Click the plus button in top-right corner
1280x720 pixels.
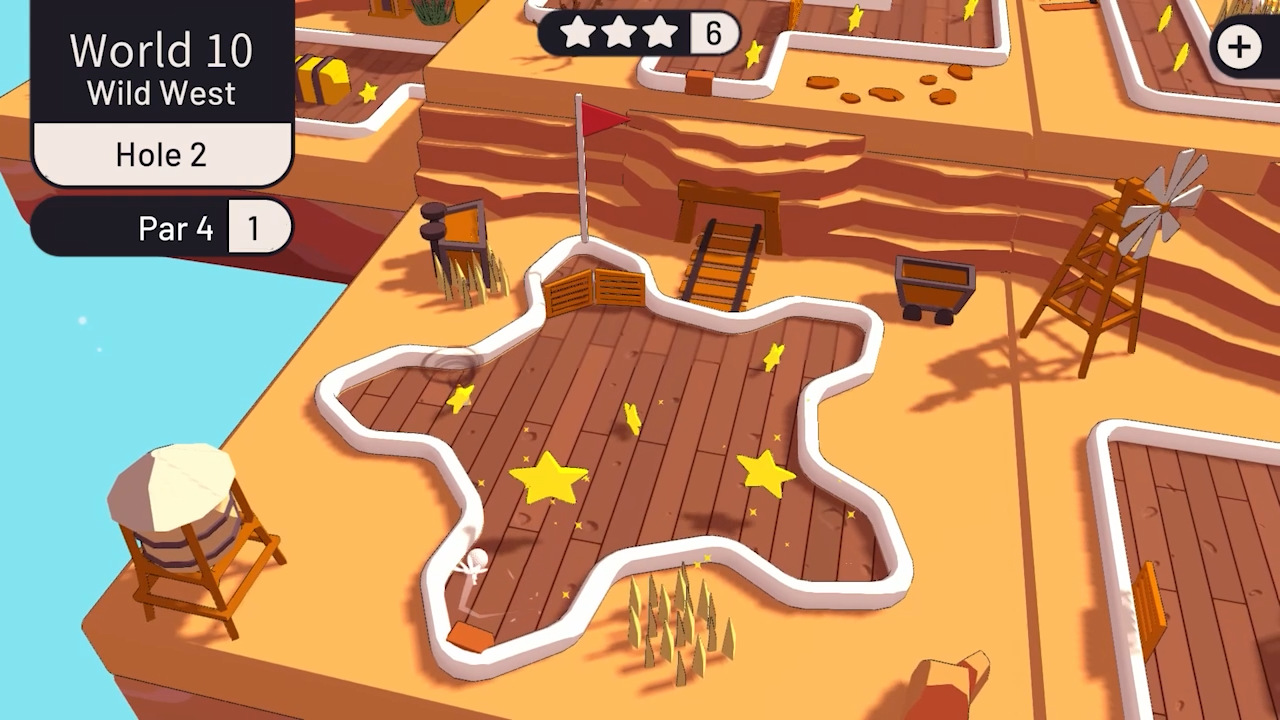click(1240, 46)
